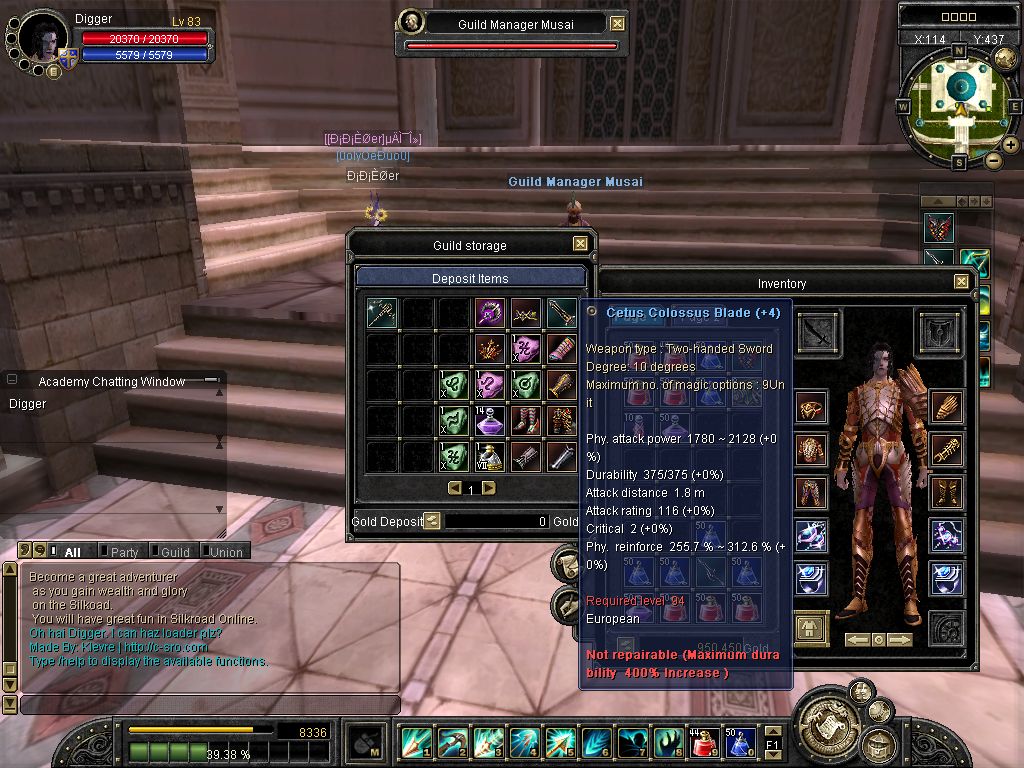Close the Guild storage window
This screenshot has height=768, width=1024.
tap(580, 244)
